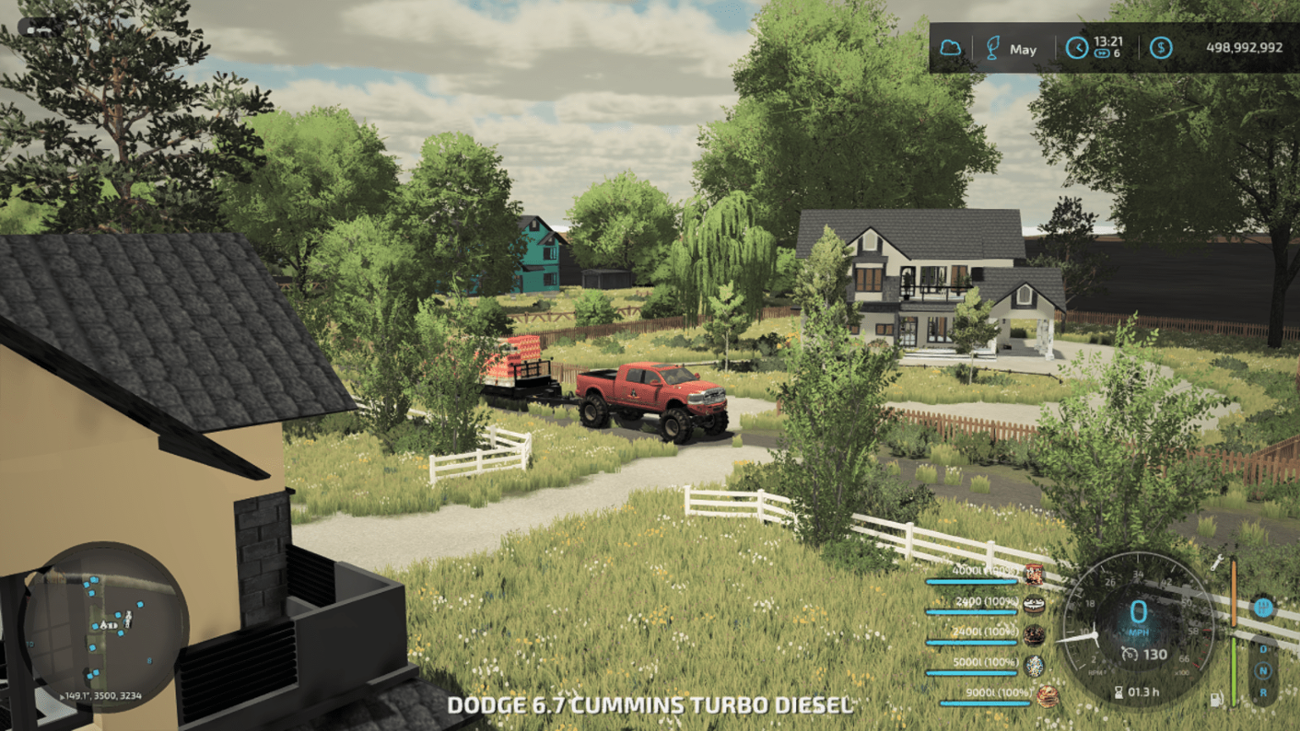Select the D drive gear indicator
Viewport: 1300px width, 731px height.
(x=1263, y=649)
